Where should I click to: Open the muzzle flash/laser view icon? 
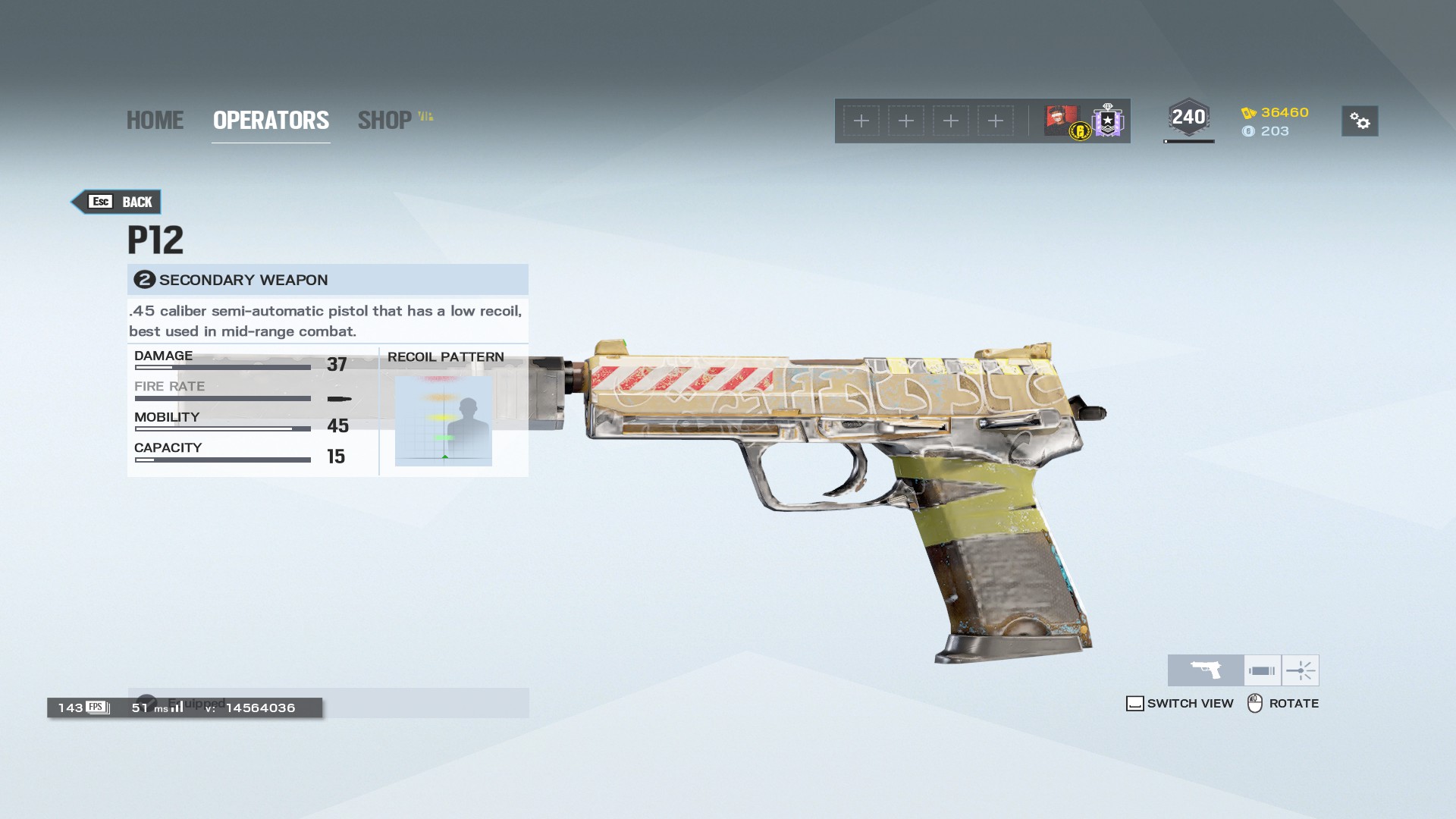[1301, 670]
